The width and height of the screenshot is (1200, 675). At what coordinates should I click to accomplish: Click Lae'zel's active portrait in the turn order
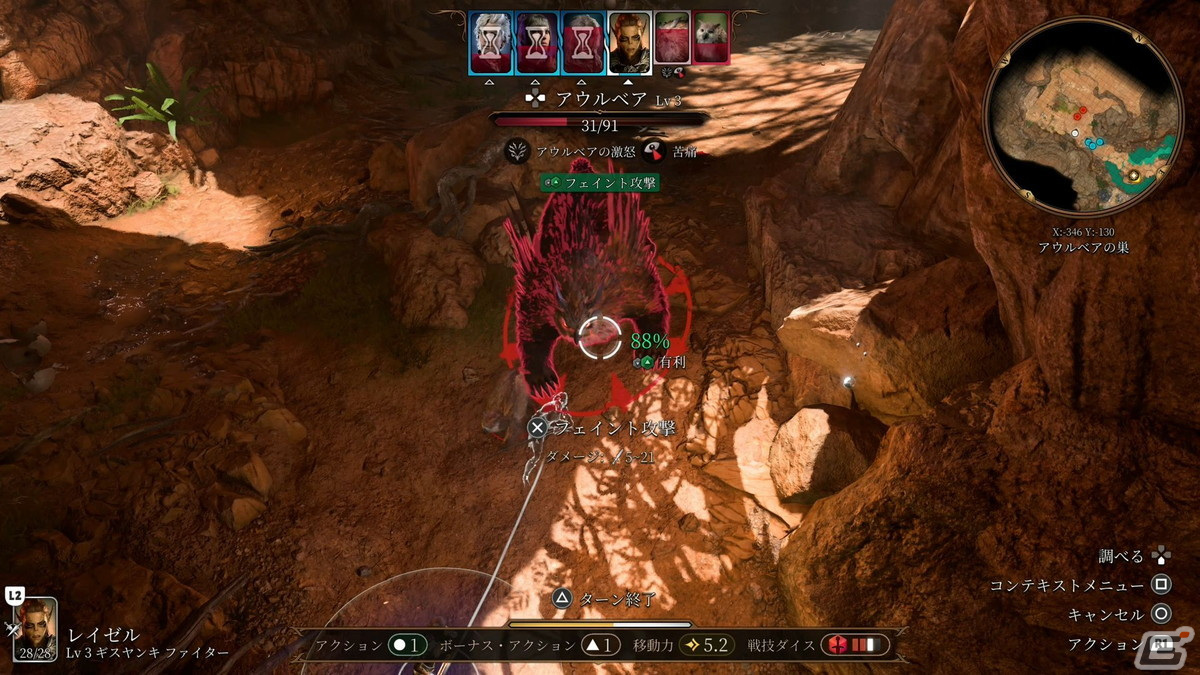tap(629, 43)
